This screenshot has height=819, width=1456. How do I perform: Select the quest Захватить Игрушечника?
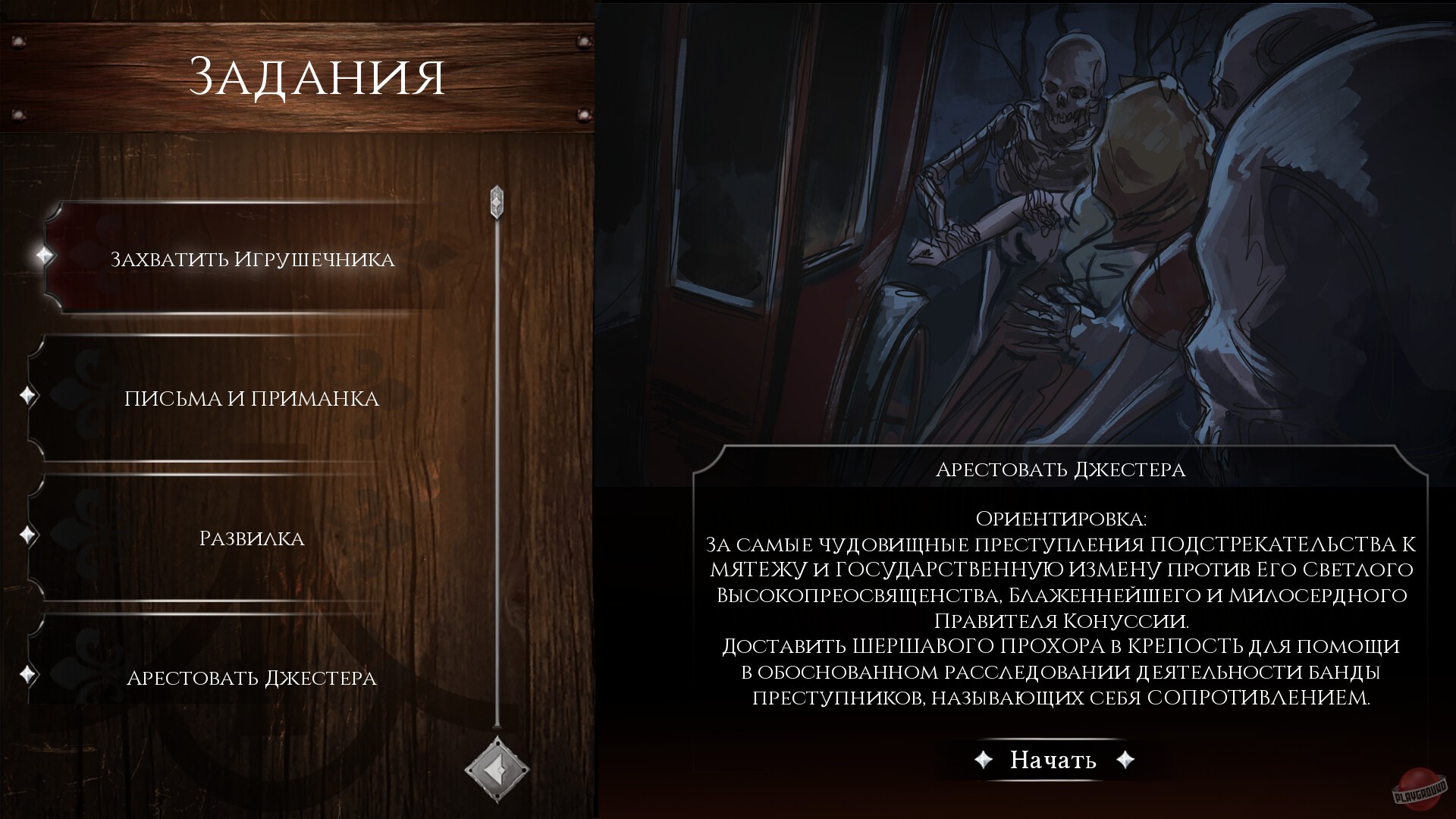(x=253, y=258)
